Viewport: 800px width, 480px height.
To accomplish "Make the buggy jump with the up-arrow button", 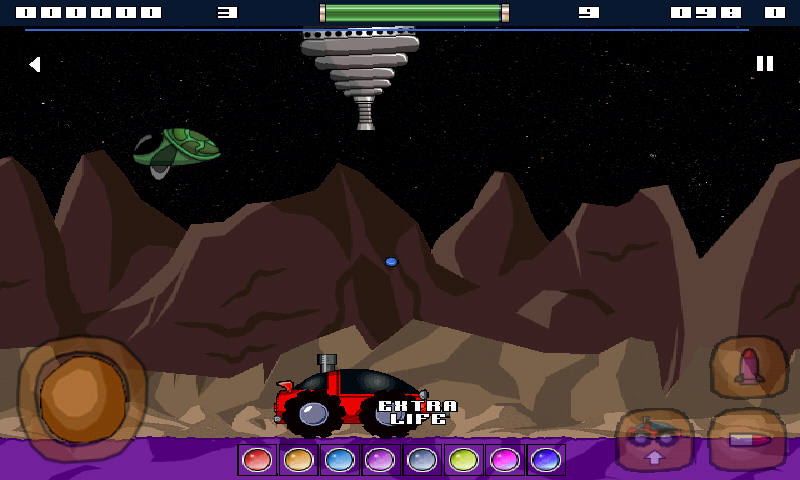I will tap(655, 439).
